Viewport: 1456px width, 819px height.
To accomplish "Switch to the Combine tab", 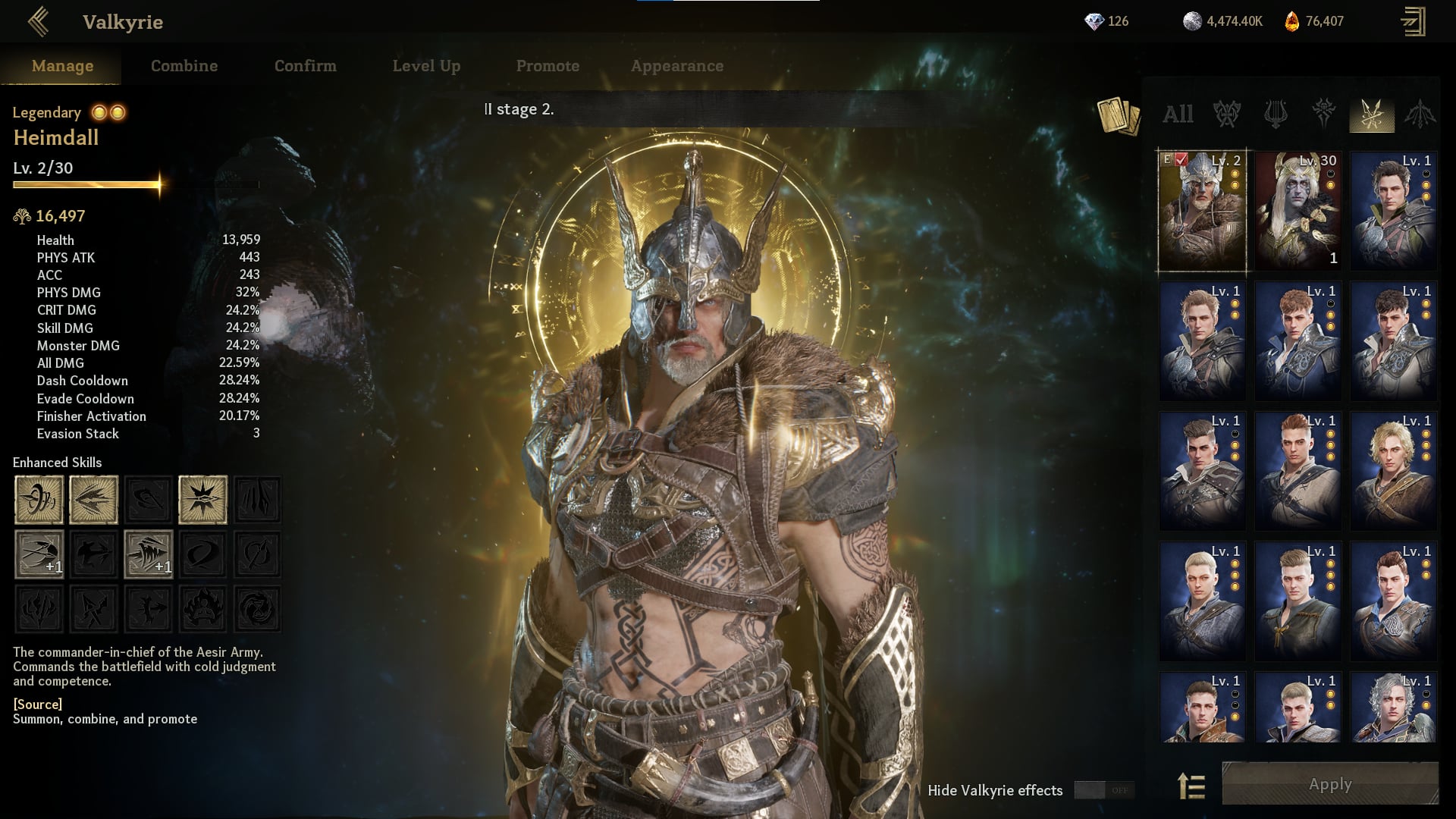I will [184, 66].
